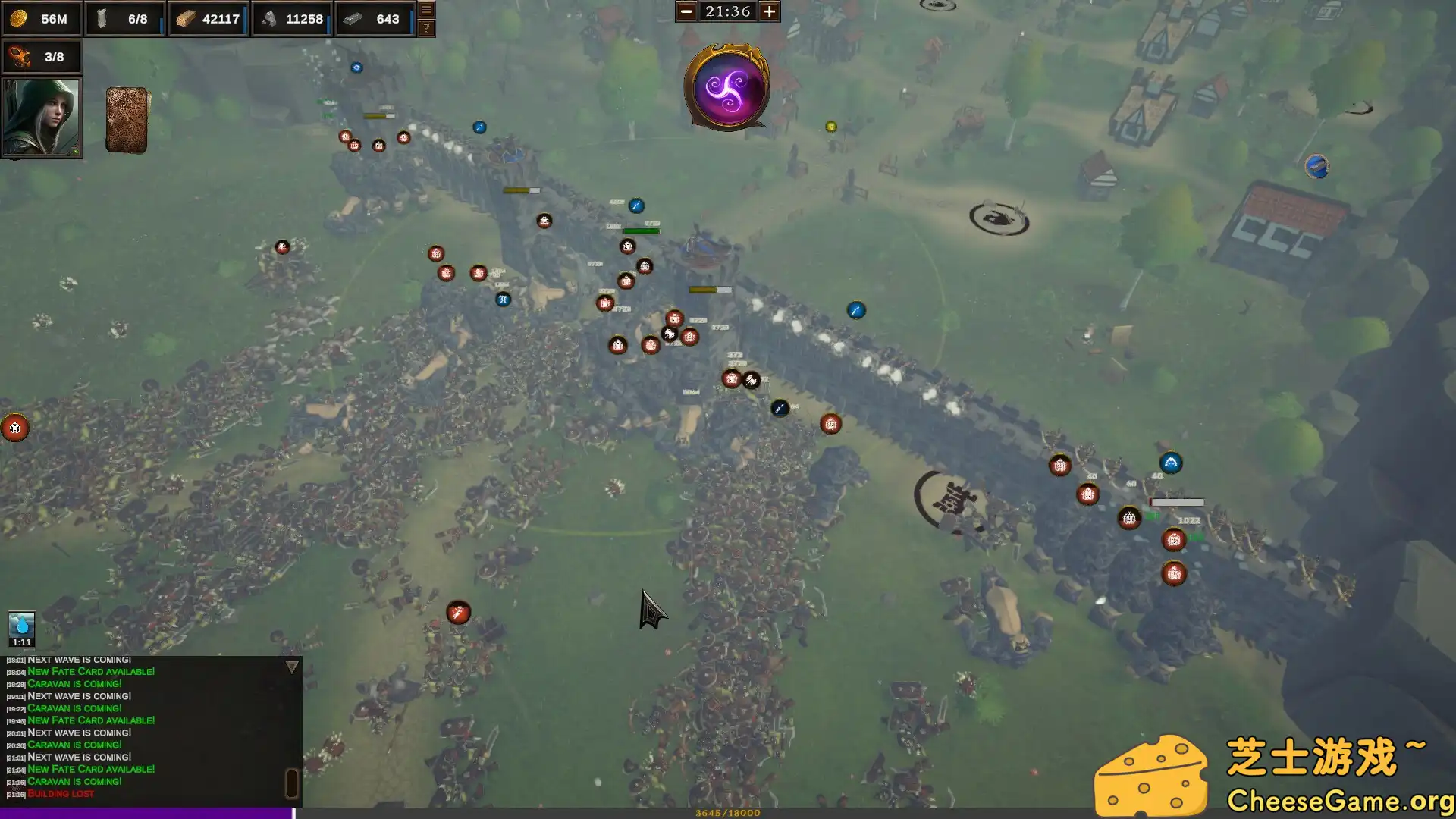
Task: Select the brown Fate Card below the resources
Action: (126, 119)
